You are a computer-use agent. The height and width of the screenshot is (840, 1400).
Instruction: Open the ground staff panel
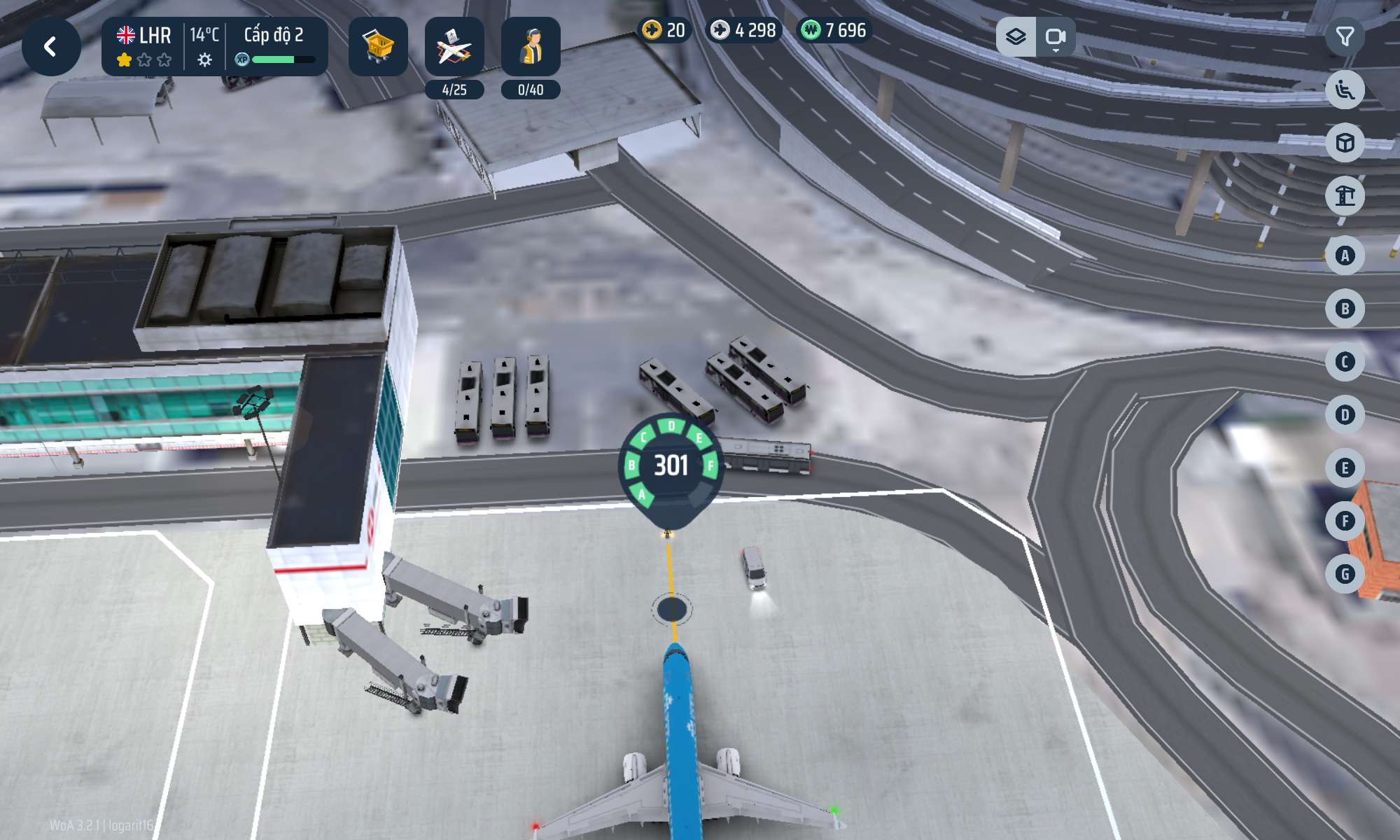(x=531, y=47)
